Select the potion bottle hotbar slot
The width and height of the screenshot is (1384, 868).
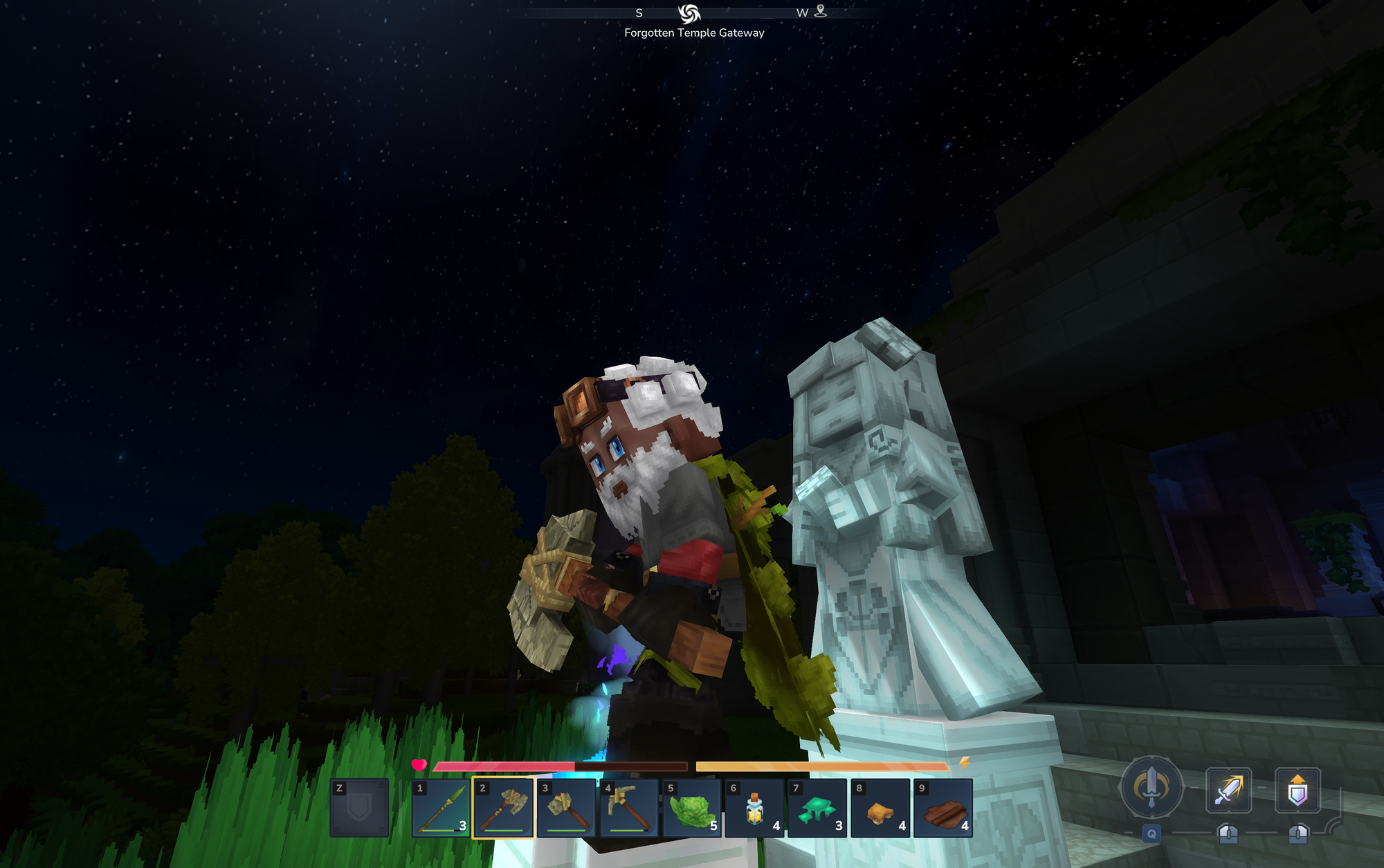click(x=755, y=808)
